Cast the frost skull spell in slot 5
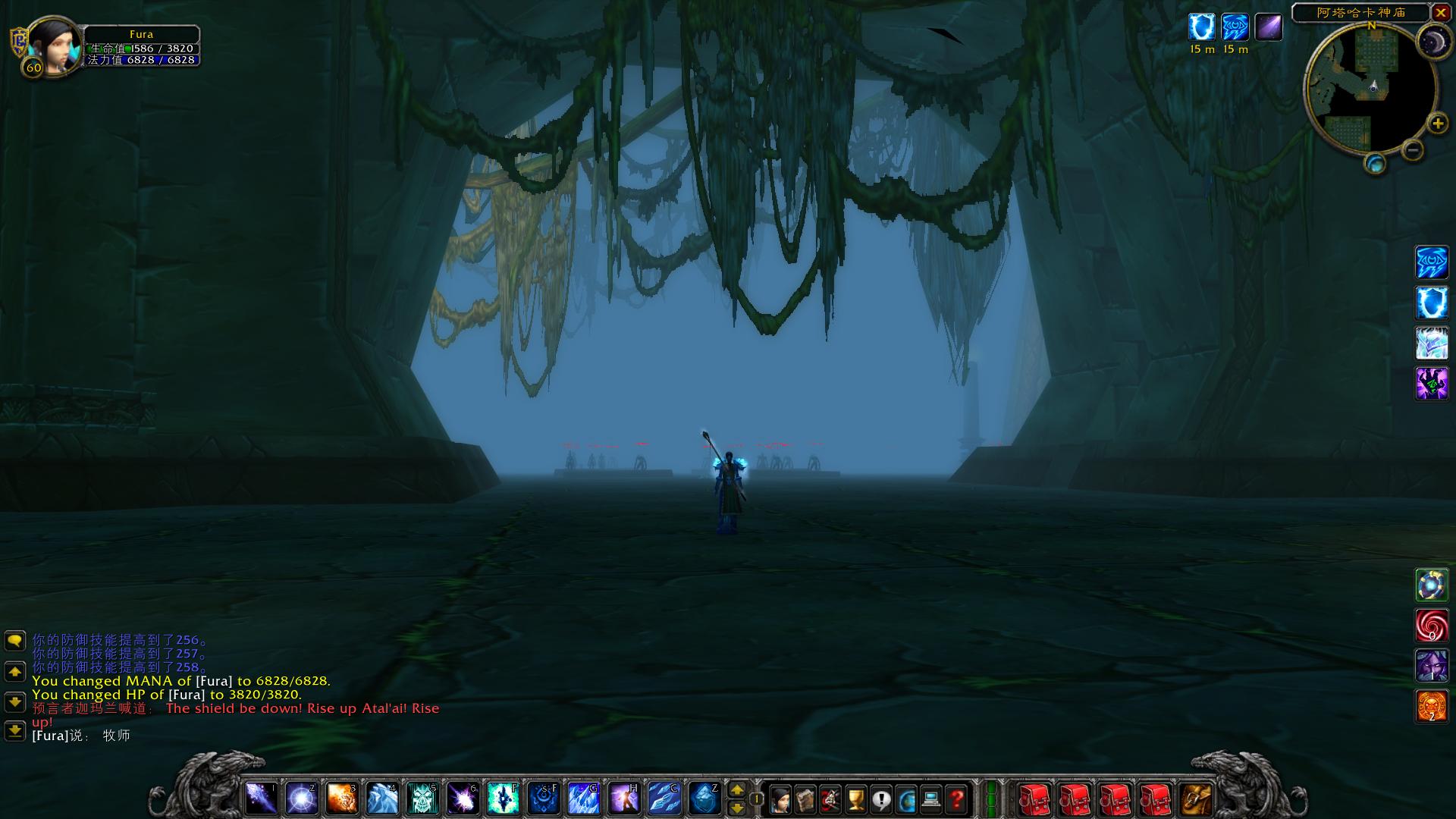Screen dimensions: 1456x819 tap(422, 798)
